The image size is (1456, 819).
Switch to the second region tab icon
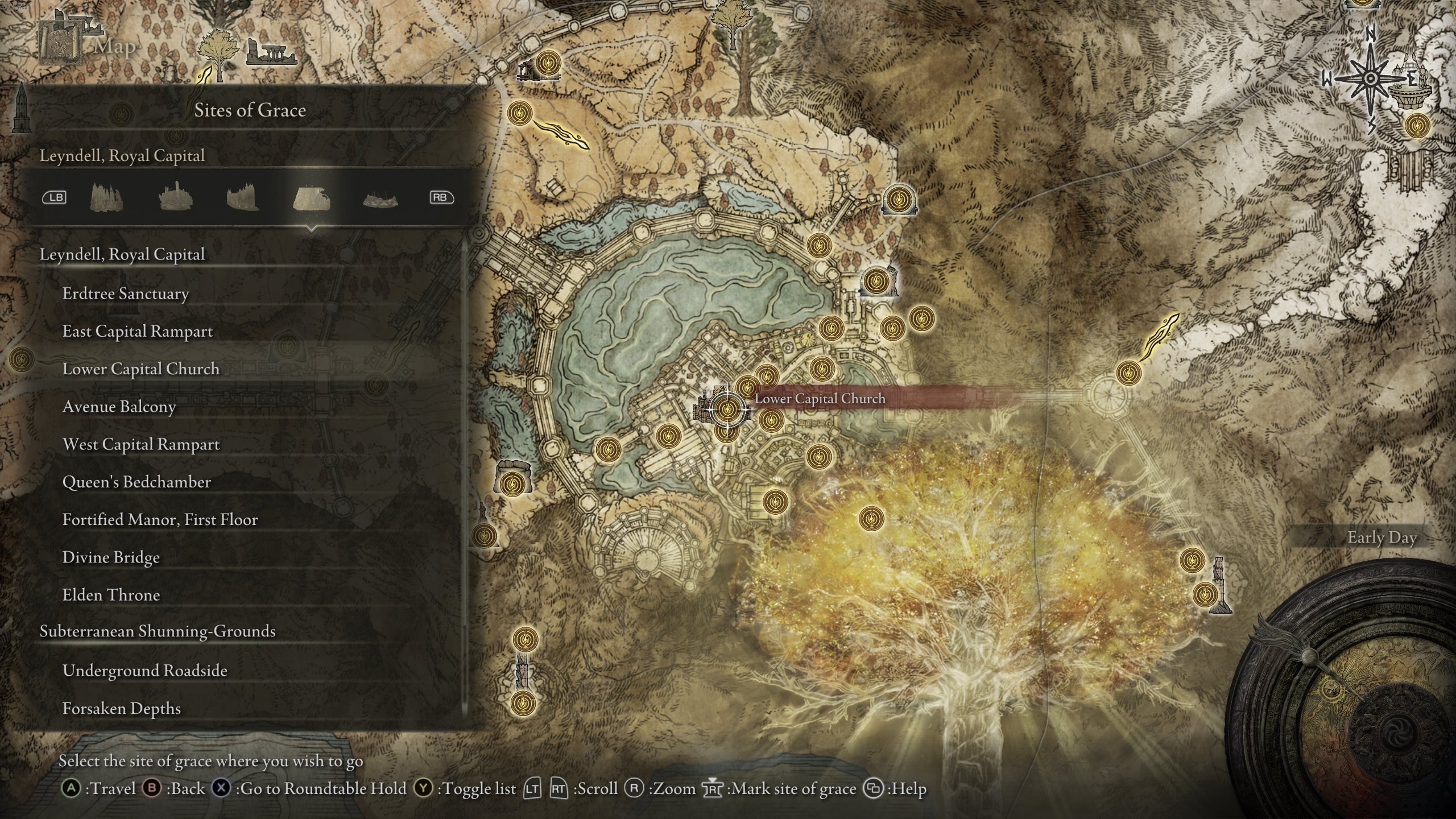pos(175,198)
